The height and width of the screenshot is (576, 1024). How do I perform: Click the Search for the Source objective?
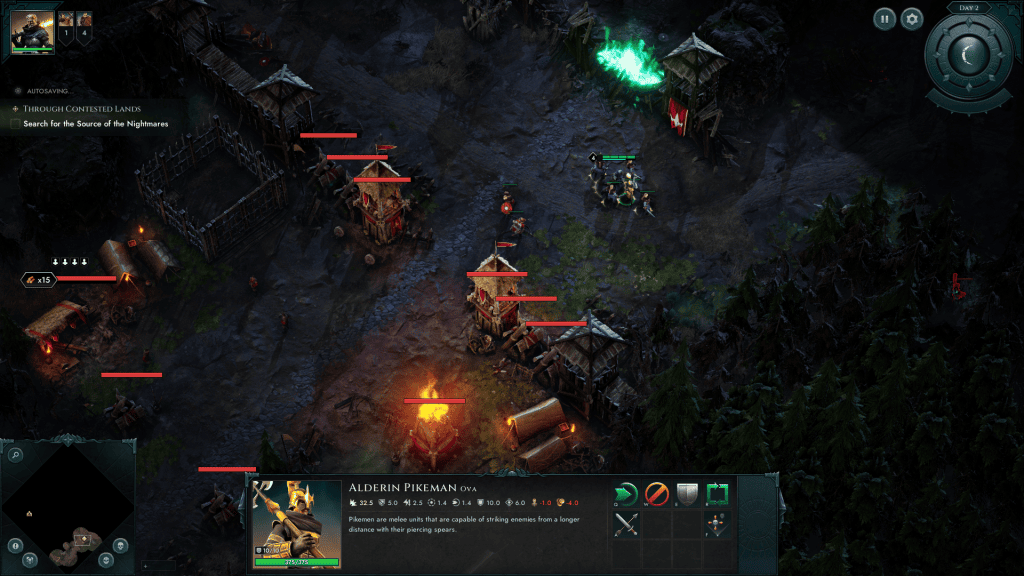tap(96, 124)
